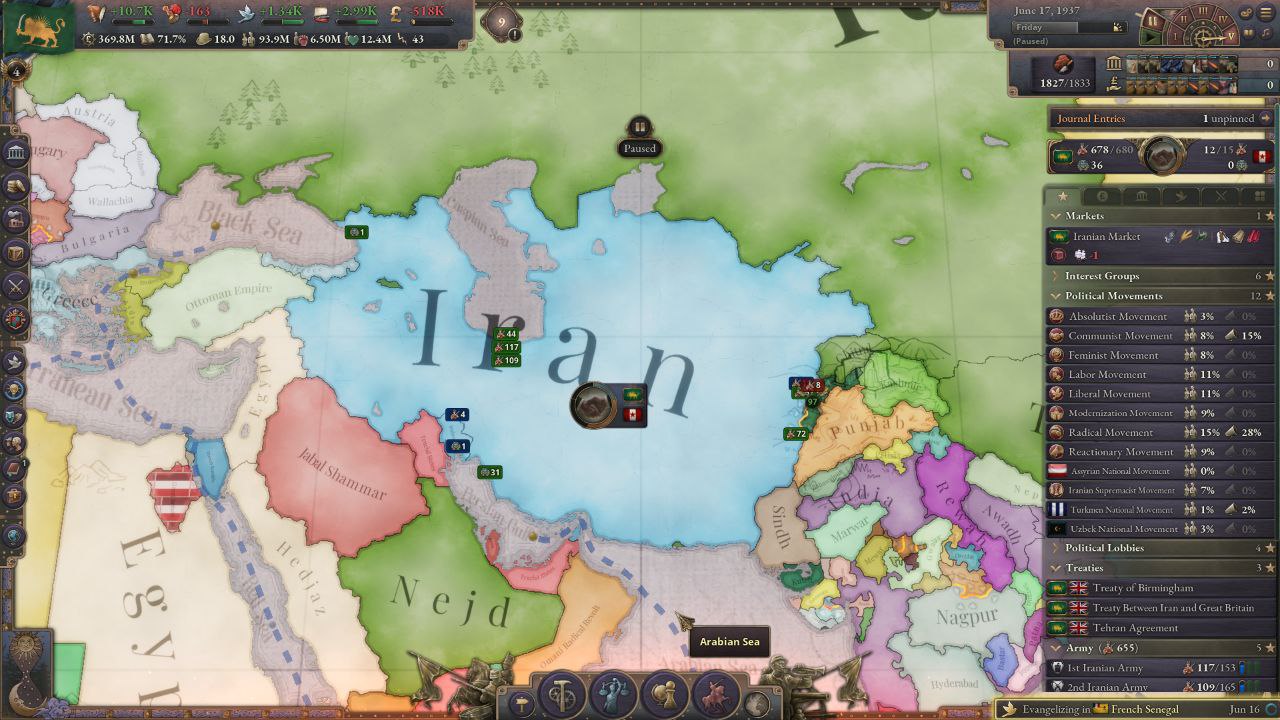Open the Treaty of Birmingham entry
This screenshot has width=1280, height=720.
[x=1142, y=588]
